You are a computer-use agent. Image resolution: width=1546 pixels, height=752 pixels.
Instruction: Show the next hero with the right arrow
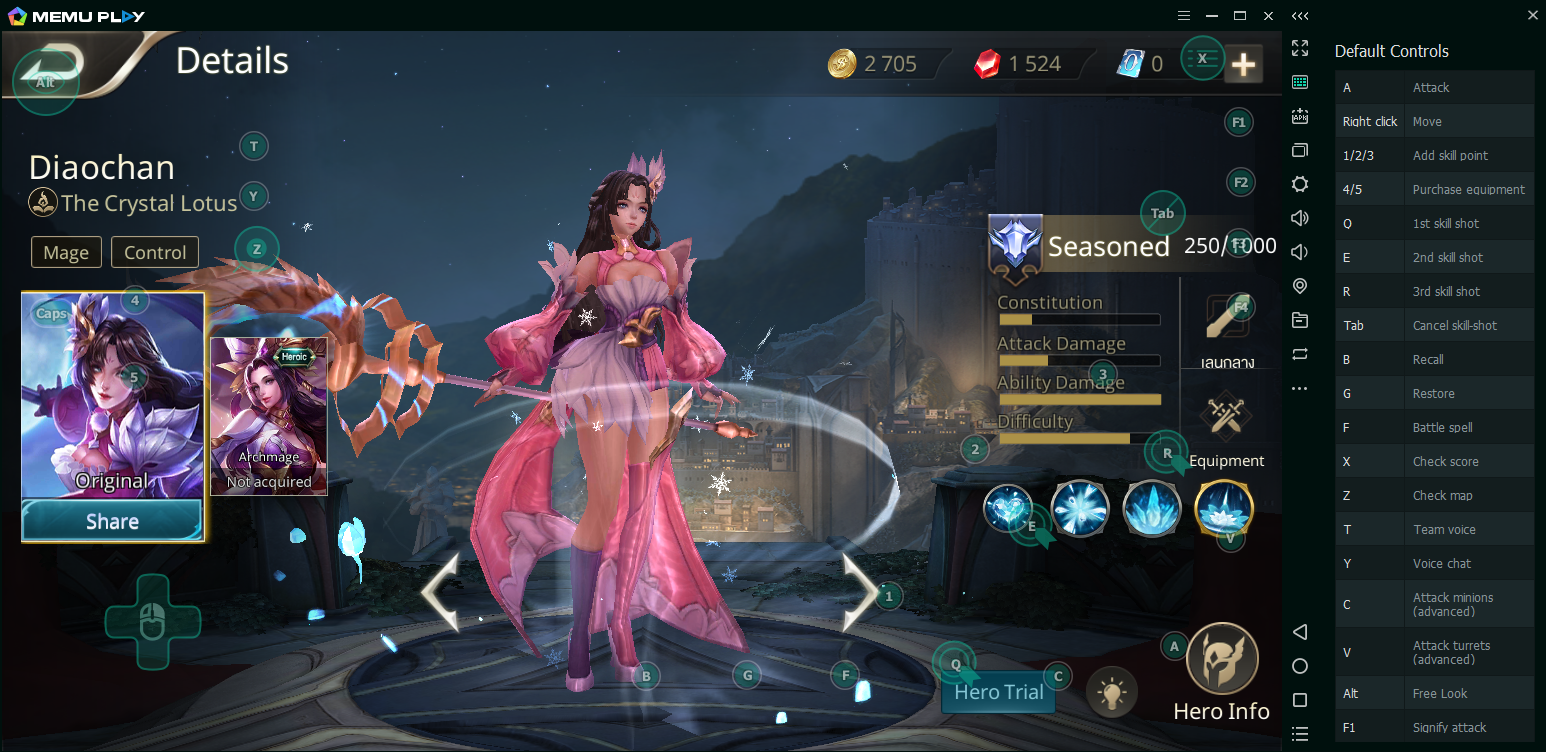859,592
